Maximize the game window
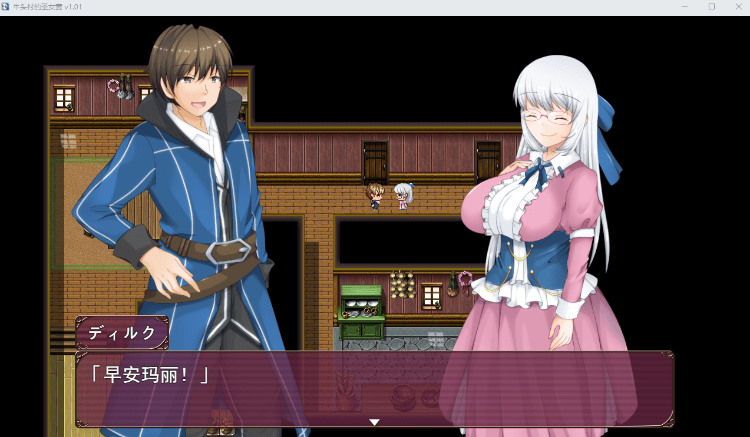 (x=711, y=6)
